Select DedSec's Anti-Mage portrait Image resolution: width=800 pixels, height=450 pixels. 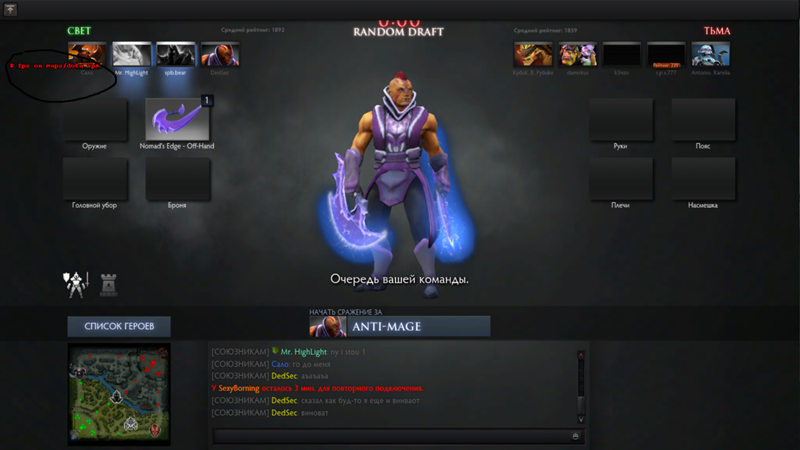pyautogui.click(x=219, y=54)
